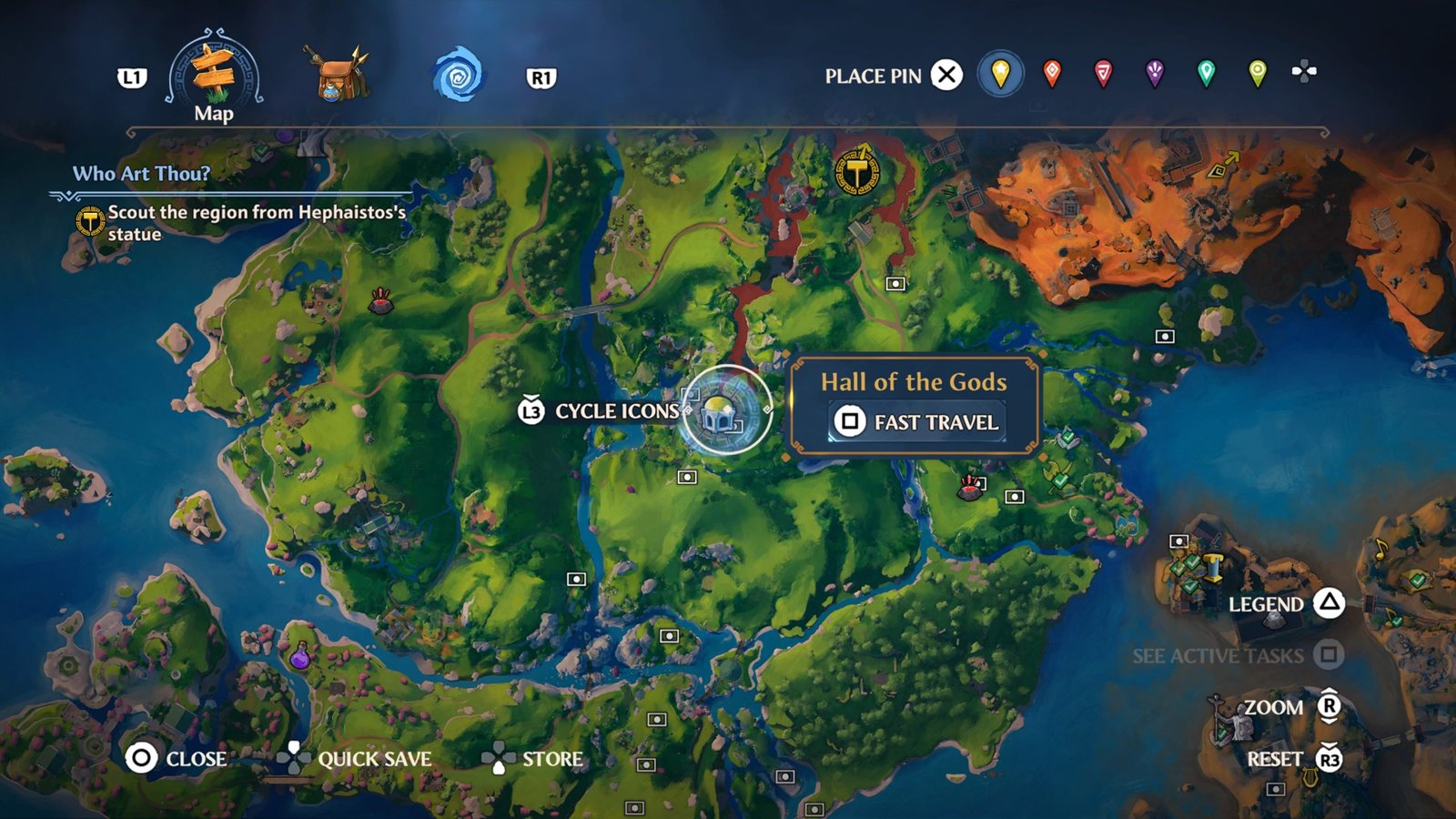Select the purple pin

[x=1155, y=74]
